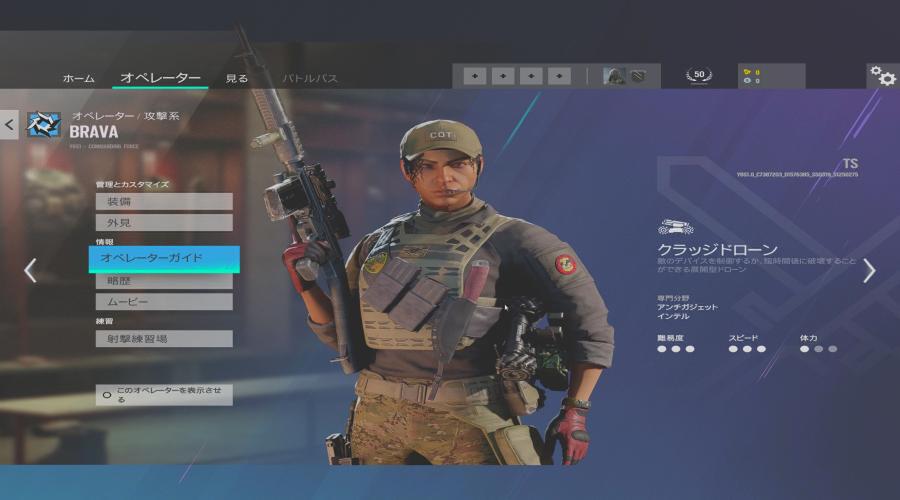Viewport: 900px width, 500px height.
Task: Click the back arrow beside BRAVA
Action: (x=10, y=124)
